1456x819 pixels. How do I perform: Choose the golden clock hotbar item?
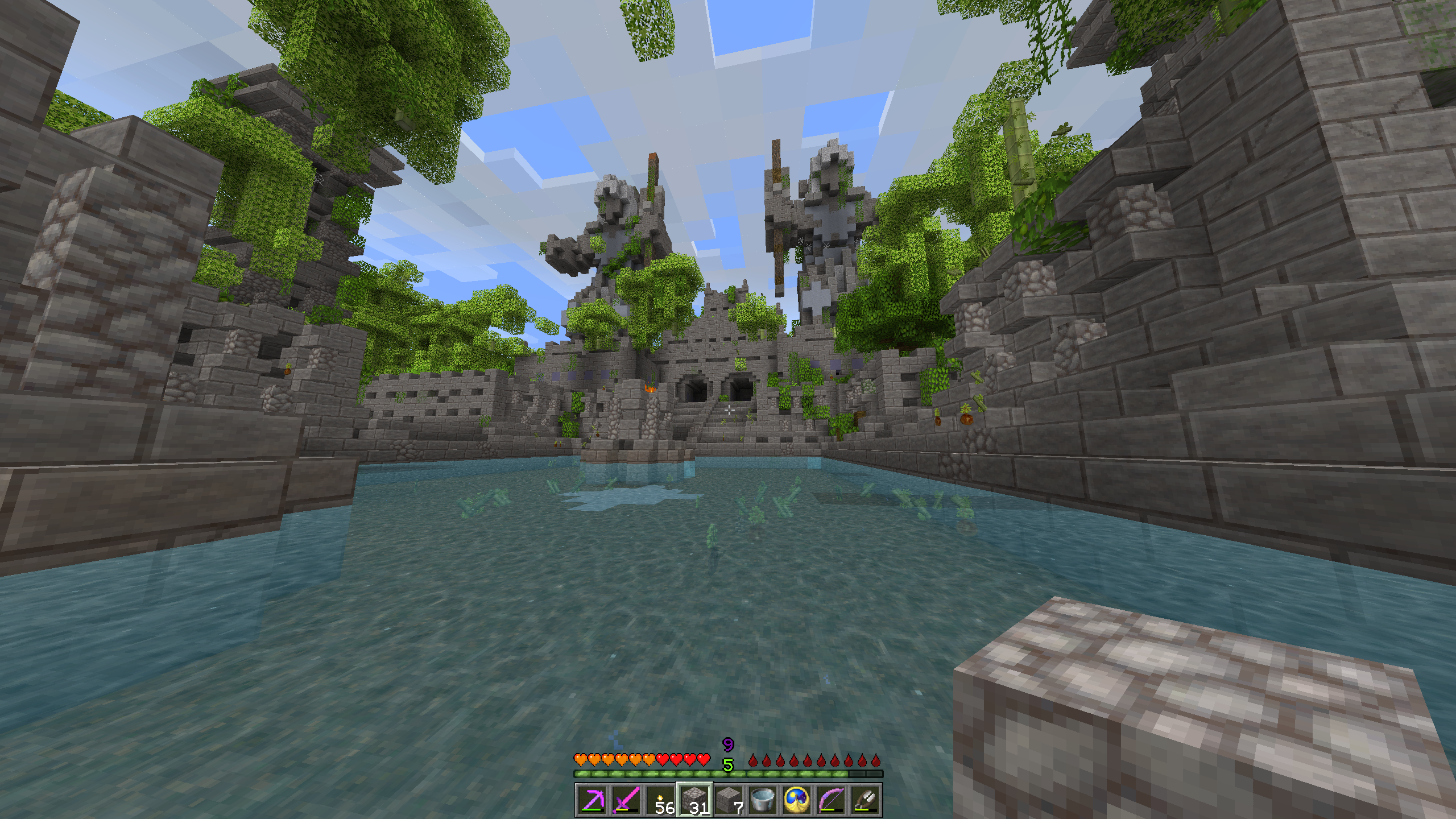pos(797,800)
